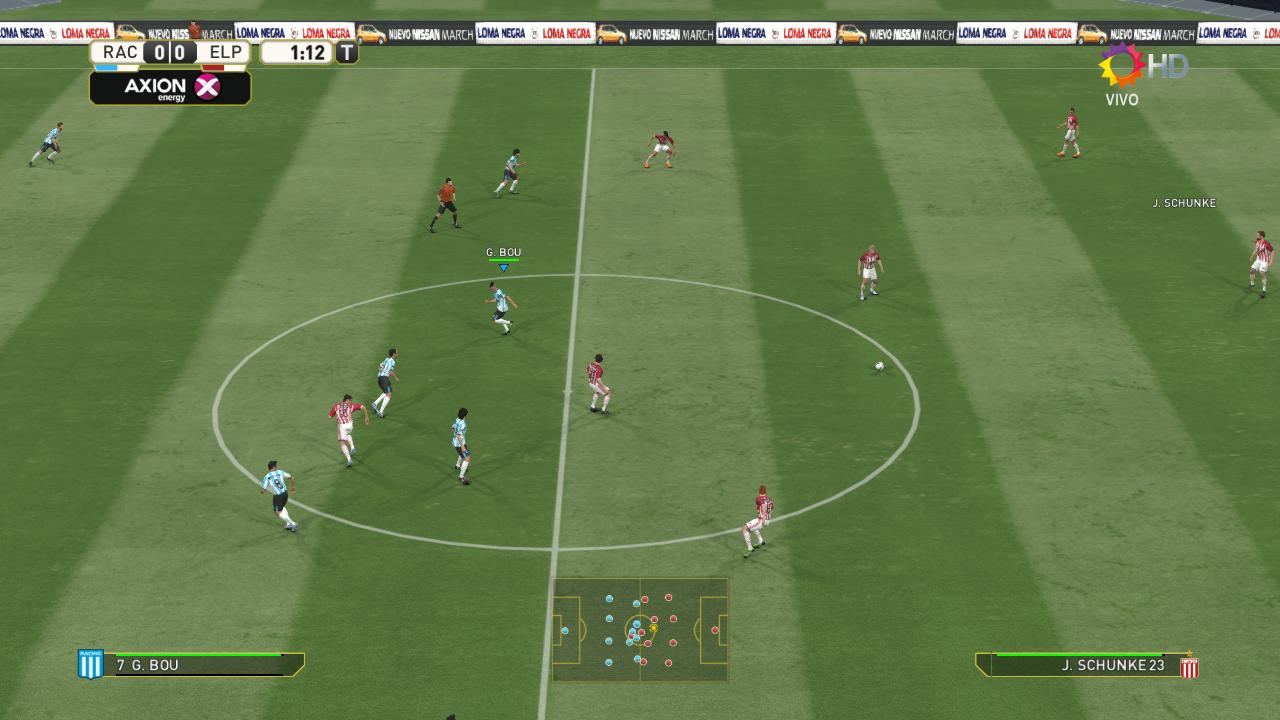Image resolution: width=1280 pixels, height=720 pixels.
Task: Click the Estudiantes red-striped crest icon
Action: 1189,666
